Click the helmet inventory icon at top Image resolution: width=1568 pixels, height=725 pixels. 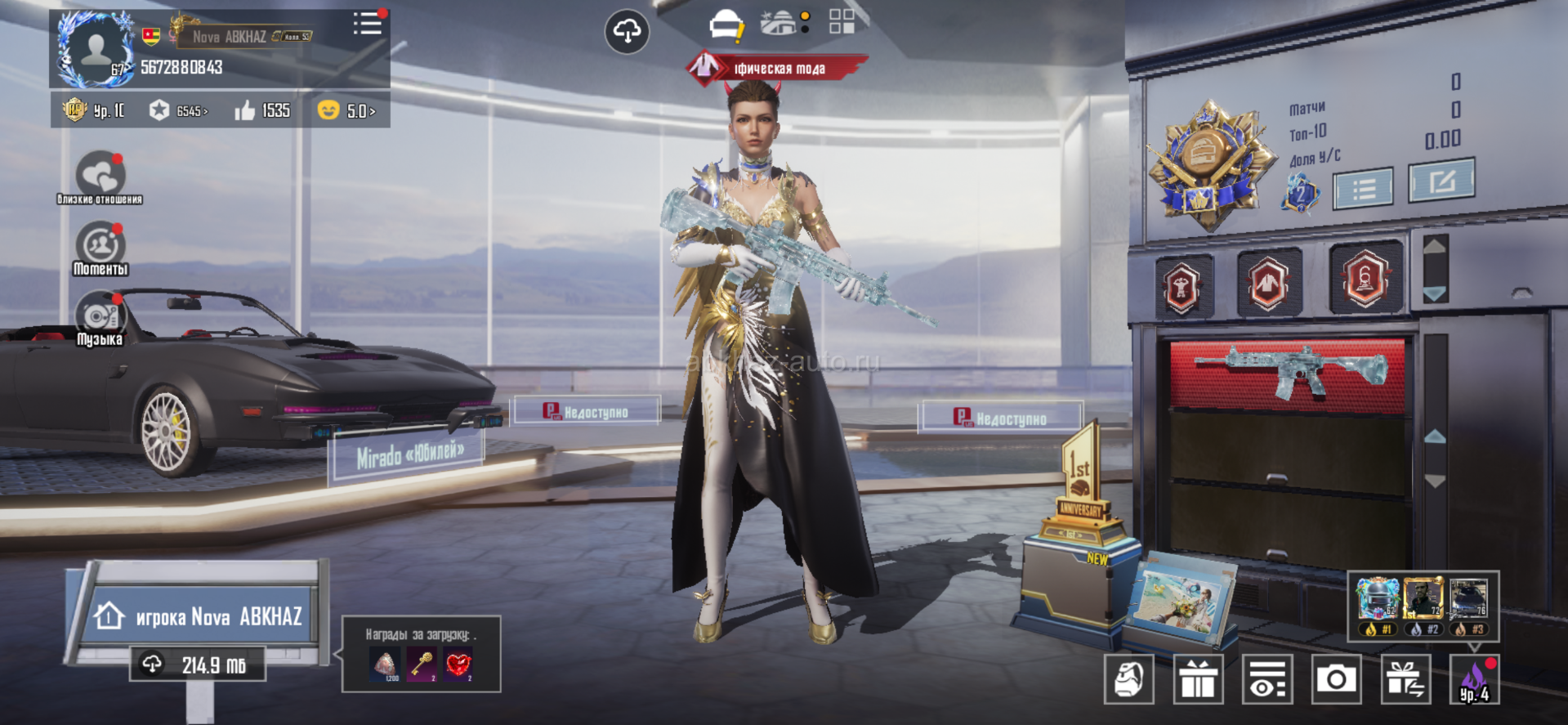[726, 27]
